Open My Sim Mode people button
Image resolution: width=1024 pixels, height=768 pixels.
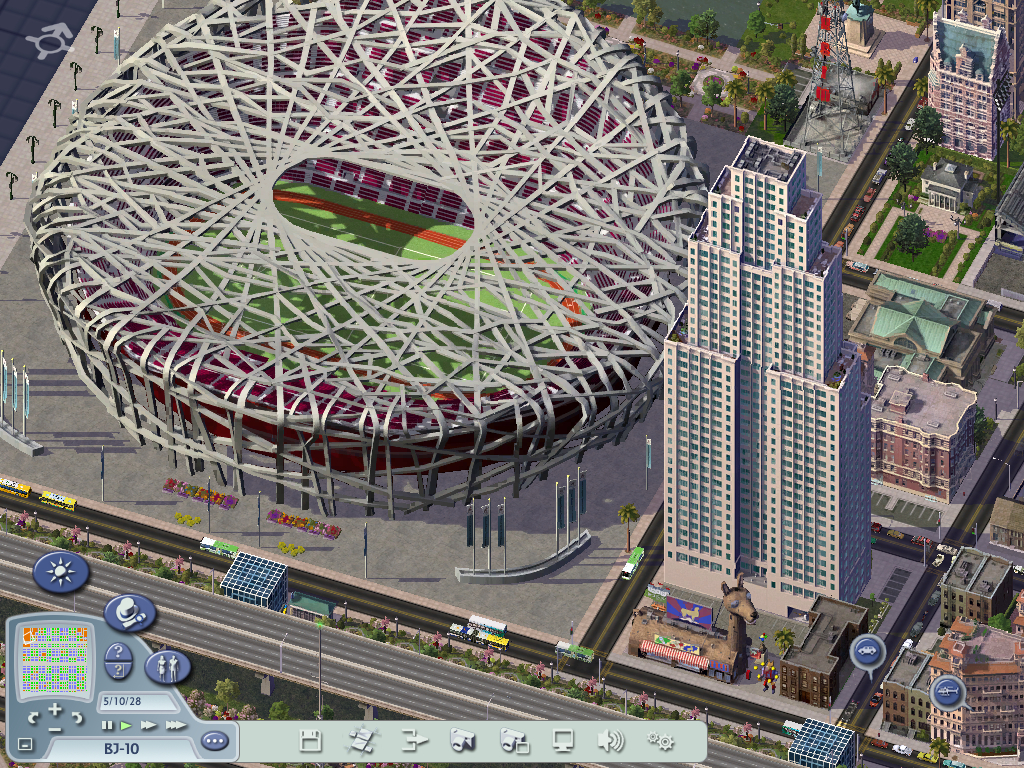[167, 665]
